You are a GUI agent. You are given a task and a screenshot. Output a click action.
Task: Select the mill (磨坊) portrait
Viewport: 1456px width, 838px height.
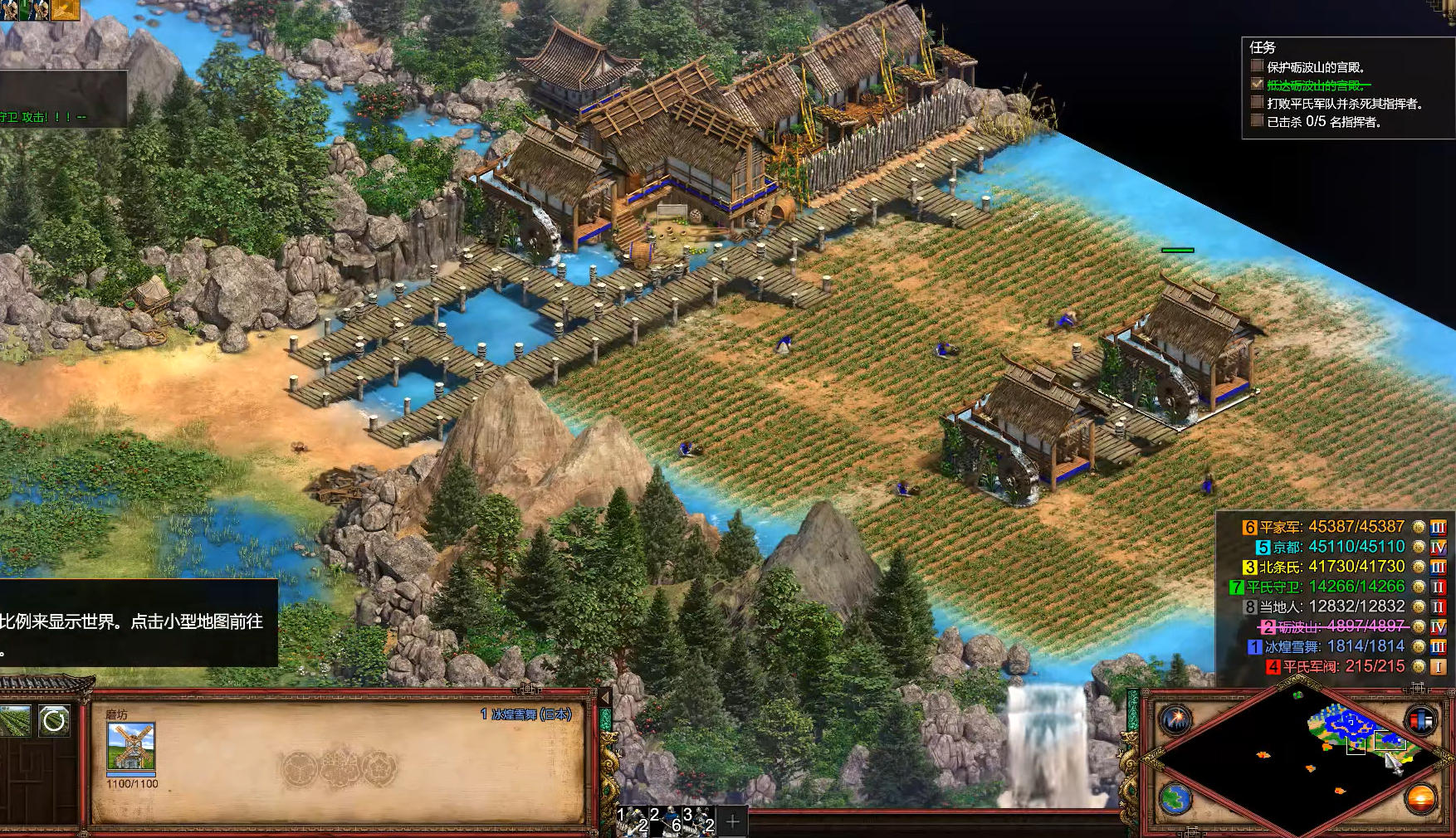tap(131, 746)
